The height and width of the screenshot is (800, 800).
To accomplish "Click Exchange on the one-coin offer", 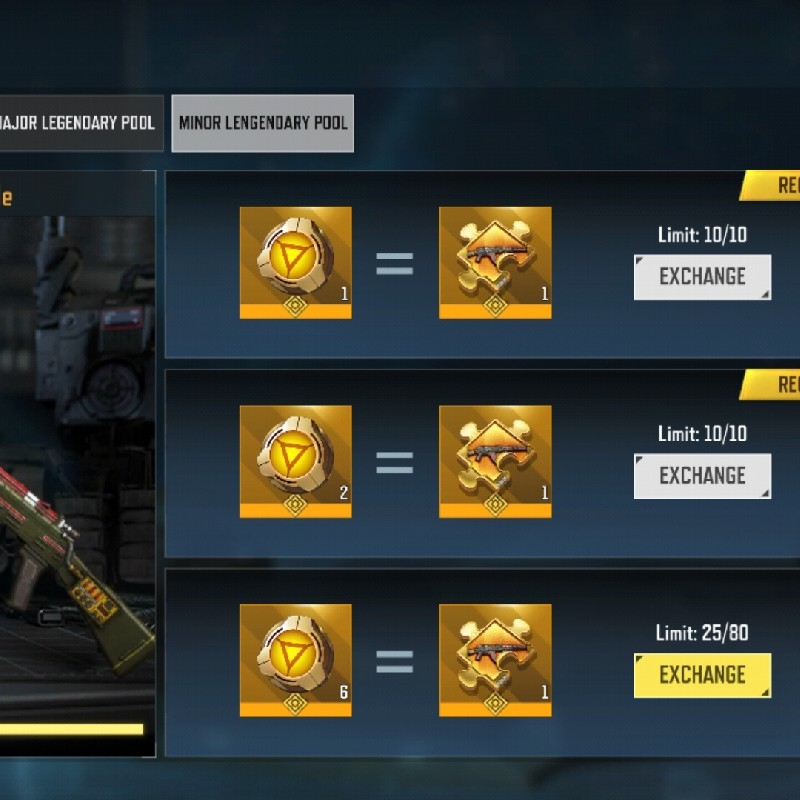I will [x=702, y=277].
